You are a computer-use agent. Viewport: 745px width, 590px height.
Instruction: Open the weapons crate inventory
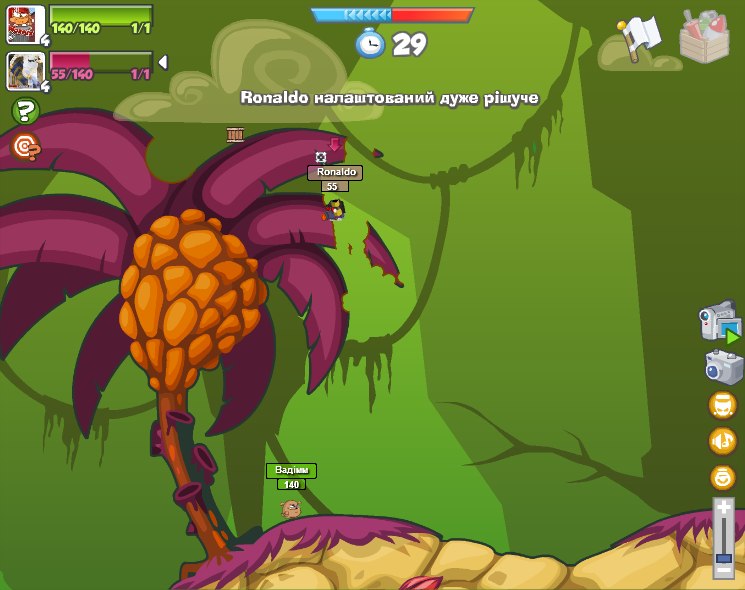(704, 37)
